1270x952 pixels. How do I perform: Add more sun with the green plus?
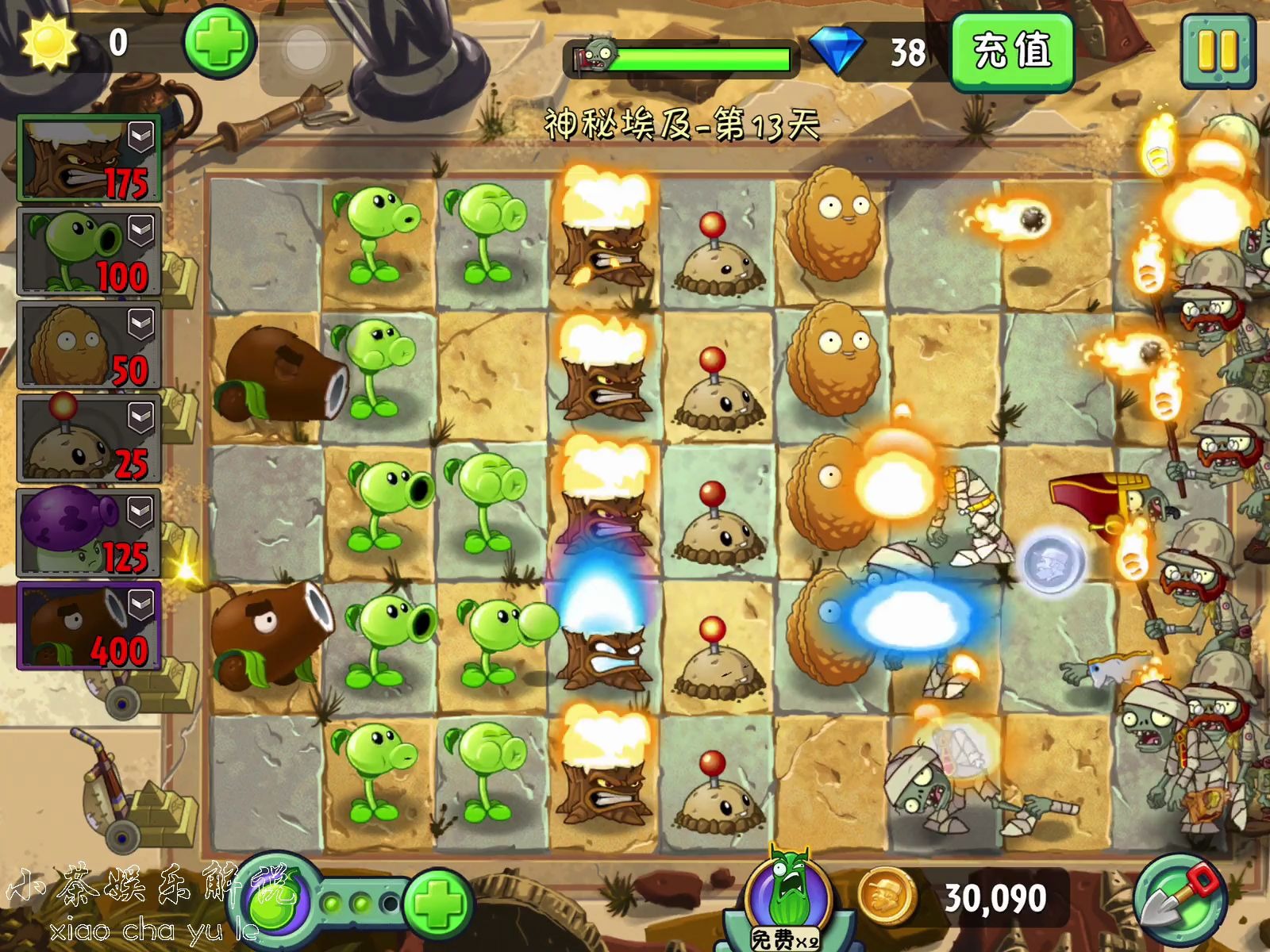220,42
